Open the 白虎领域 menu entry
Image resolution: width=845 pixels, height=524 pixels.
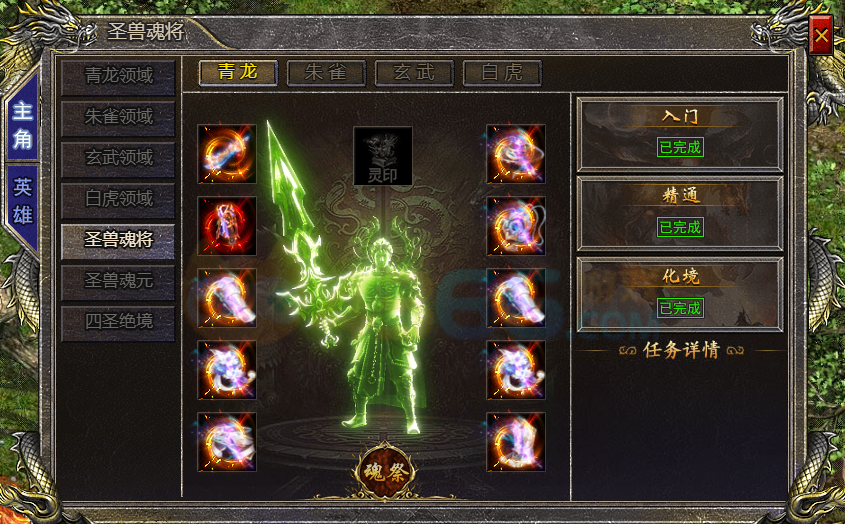click(x=118, y=199)
